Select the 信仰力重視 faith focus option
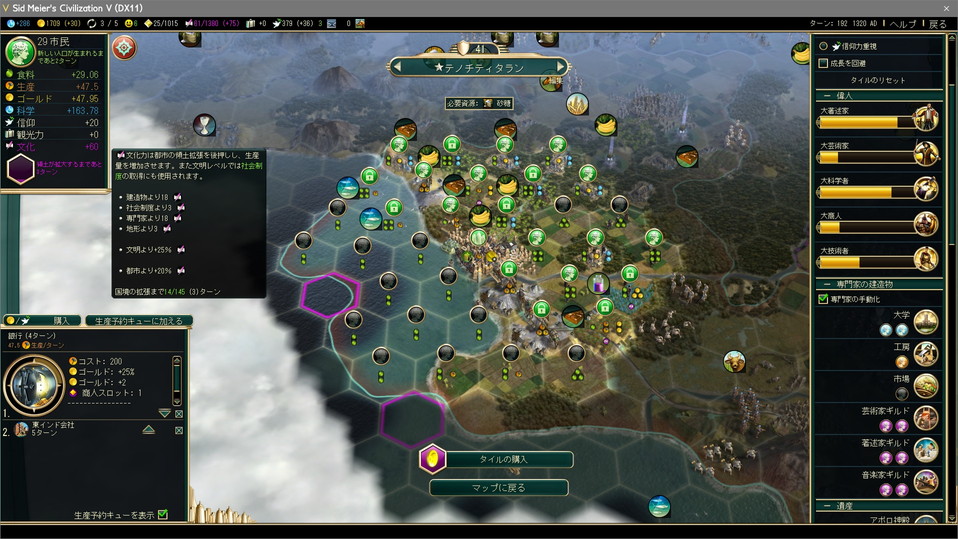Screen dimensions: 958x539 [823, 46]
